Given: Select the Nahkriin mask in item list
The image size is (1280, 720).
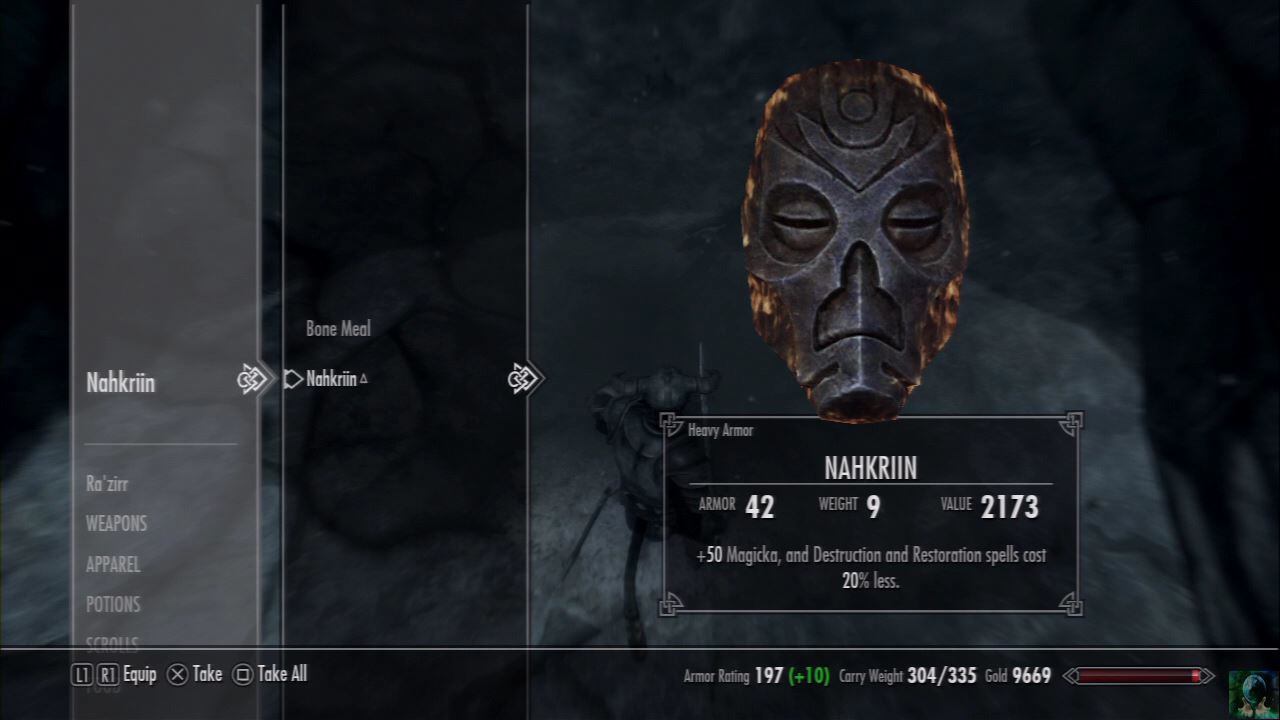Looking at the screenshot, I should (331, 379).
